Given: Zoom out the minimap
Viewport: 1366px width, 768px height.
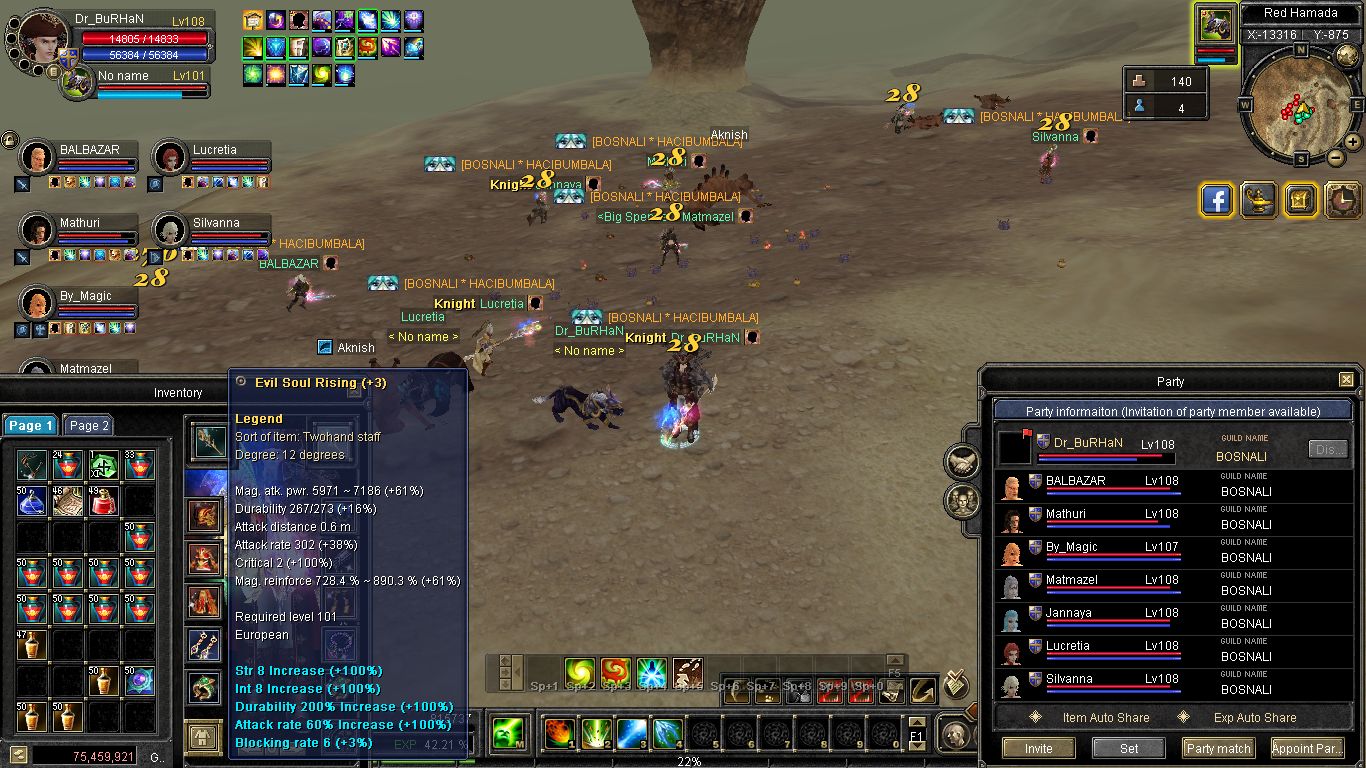Looking at the screenshot, I should click(x=1336, y=158).
